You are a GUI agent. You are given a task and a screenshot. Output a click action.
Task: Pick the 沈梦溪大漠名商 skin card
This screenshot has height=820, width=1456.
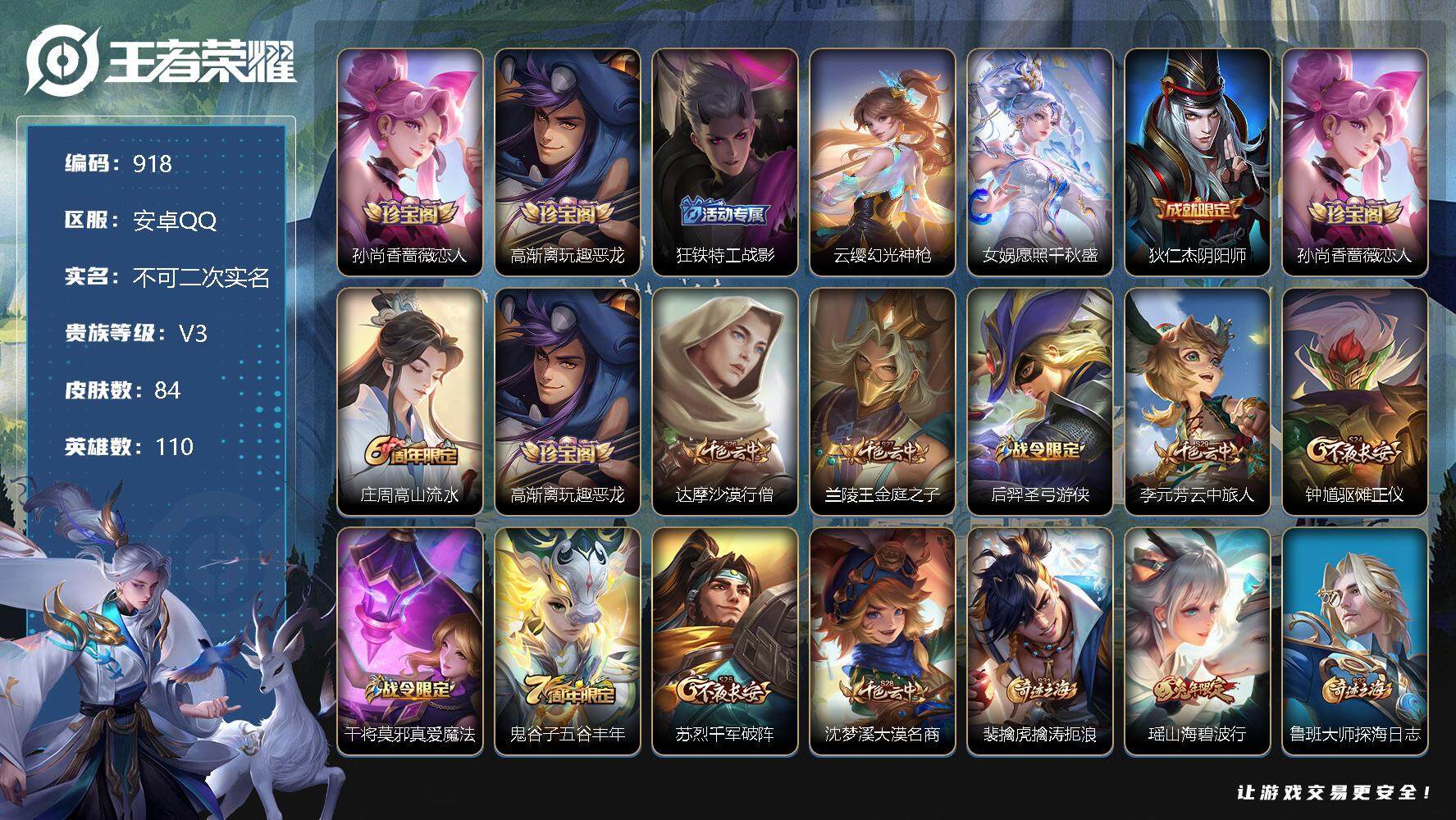pyautogui.click(x=883, y=640)
